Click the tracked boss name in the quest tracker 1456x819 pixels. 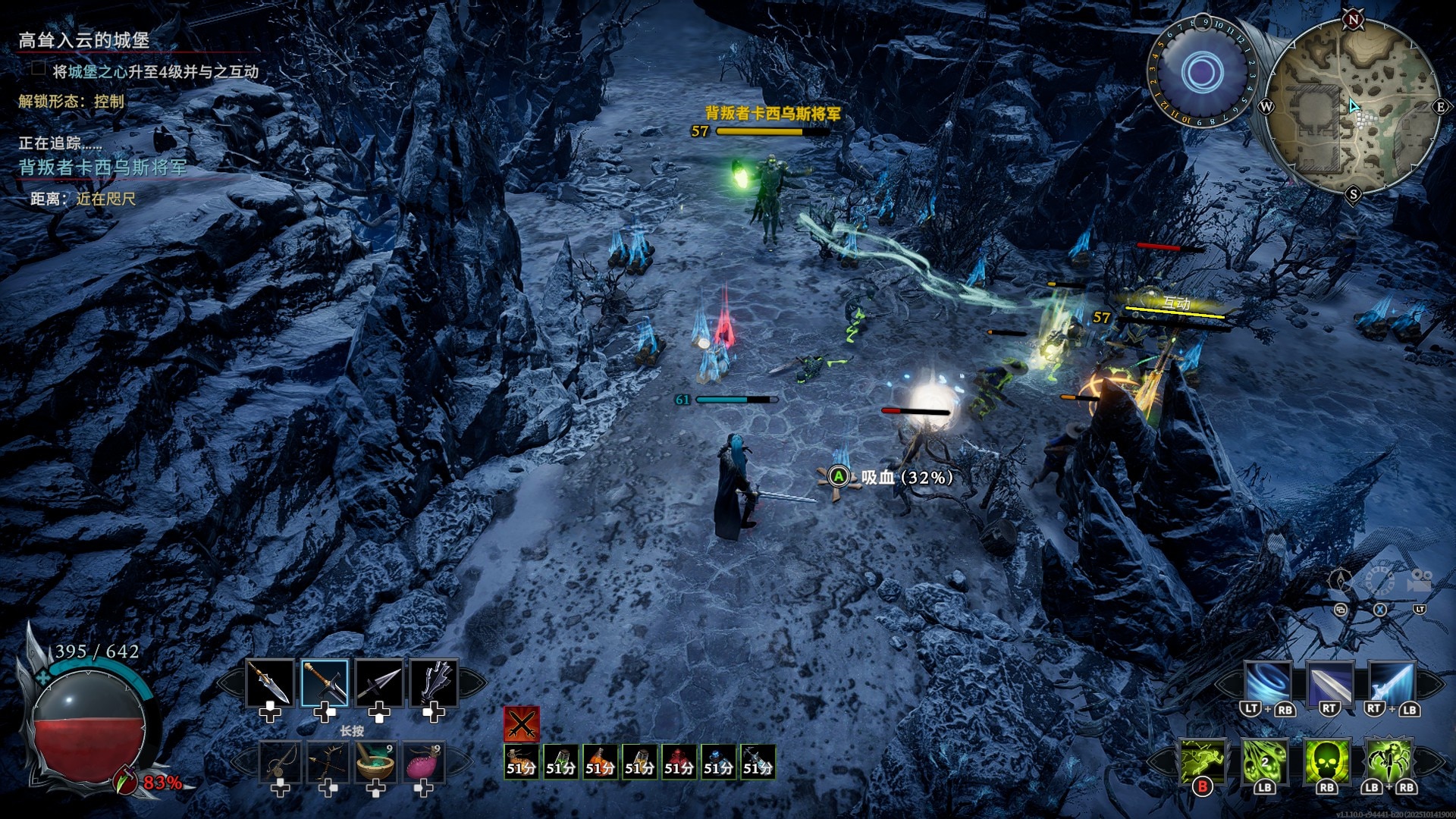[x=102, y=168]
